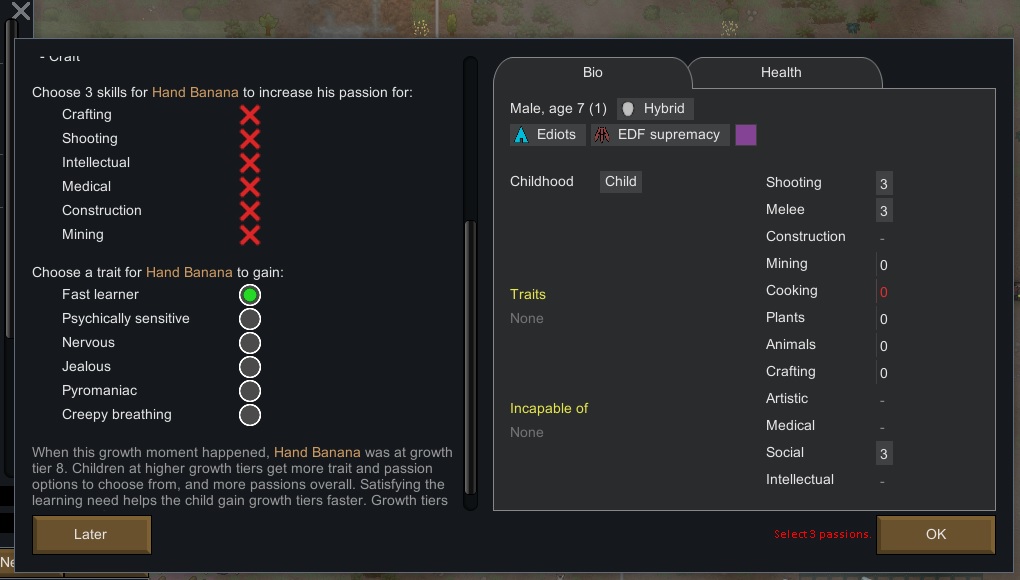
Task: Select the Fast learner trait
Action: click(x=250, y=295)
